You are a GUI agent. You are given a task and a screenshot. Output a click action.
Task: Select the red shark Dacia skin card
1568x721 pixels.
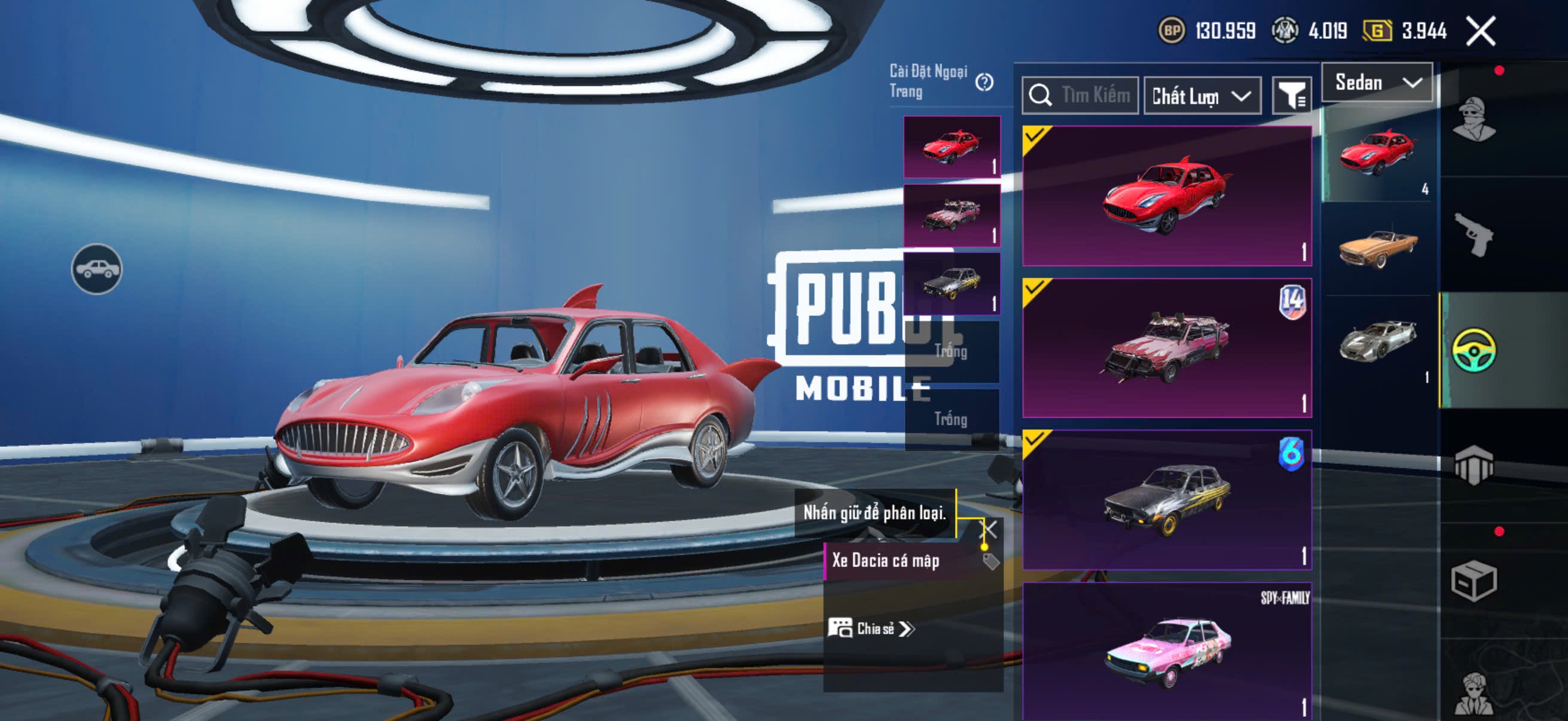point(1166,196)
